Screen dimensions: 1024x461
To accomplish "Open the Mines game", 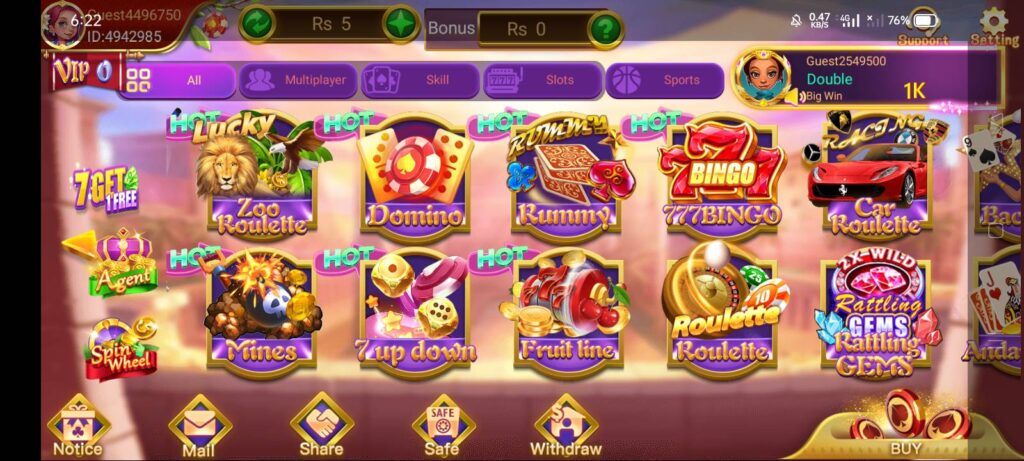I will pyautogui.click(x=261, y=310).
